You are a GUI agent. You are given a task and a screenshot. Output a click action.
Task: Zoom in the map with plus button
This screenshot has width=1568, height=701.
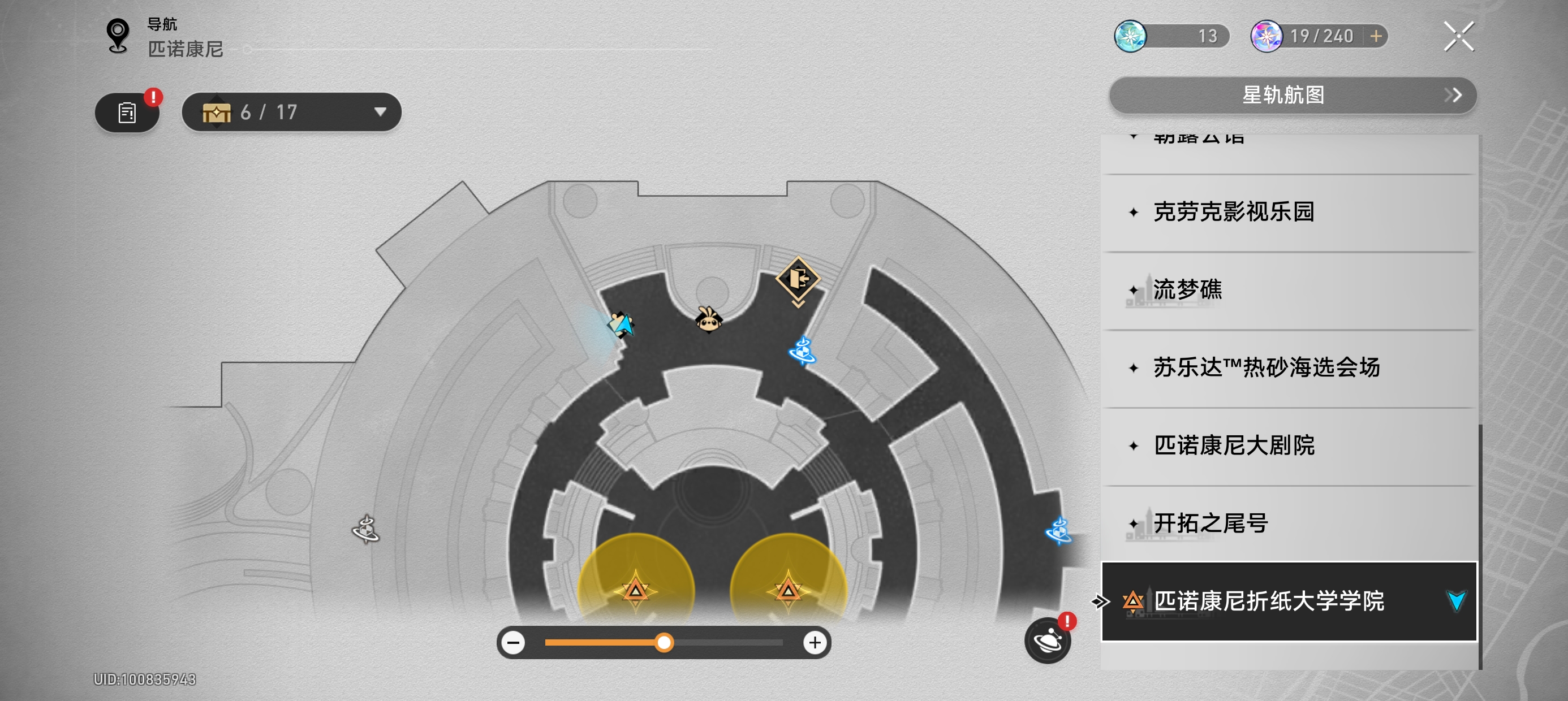tap(815, 643)
